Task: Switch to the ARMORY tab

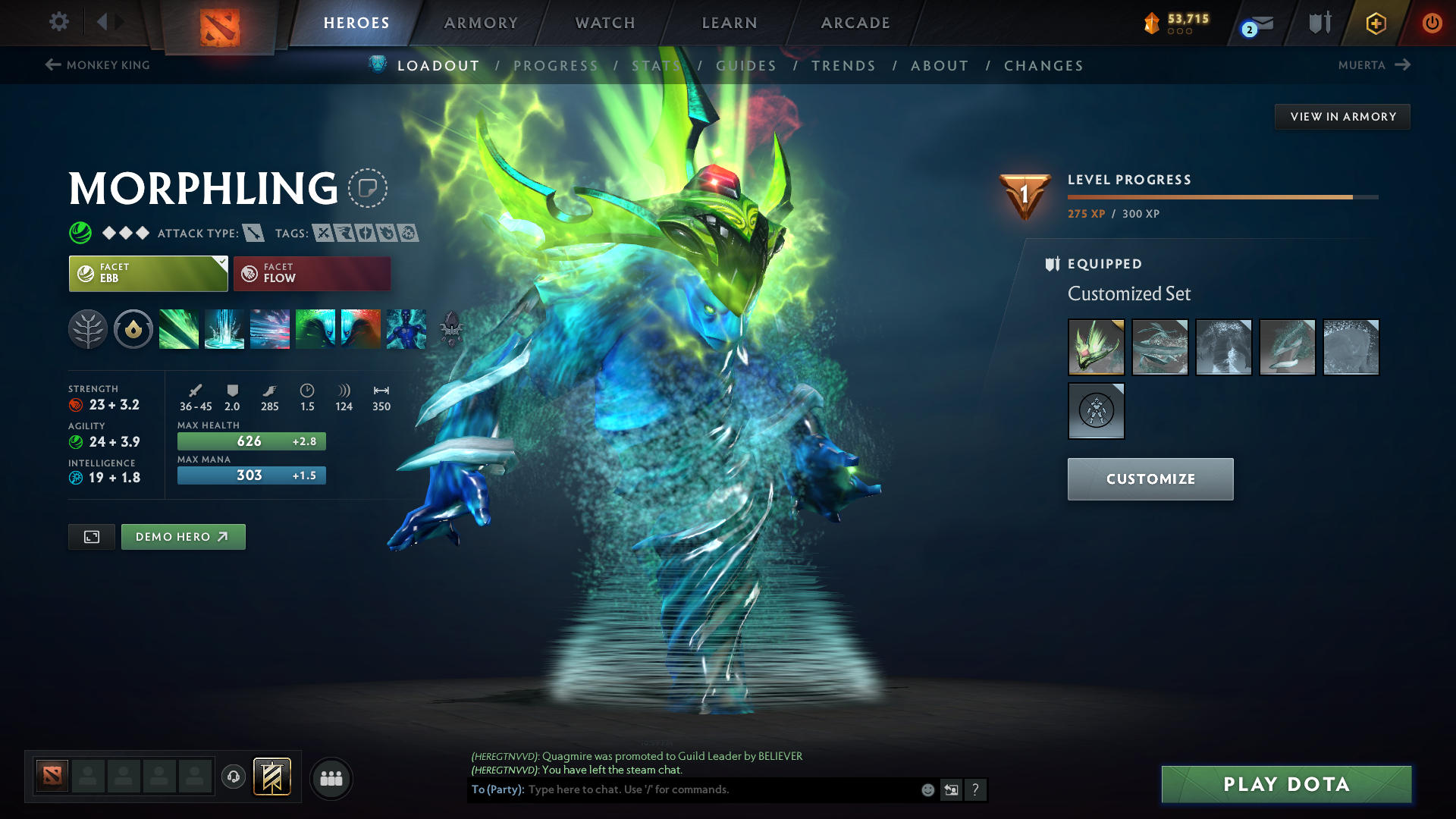Action: click(x=481, y=23)
